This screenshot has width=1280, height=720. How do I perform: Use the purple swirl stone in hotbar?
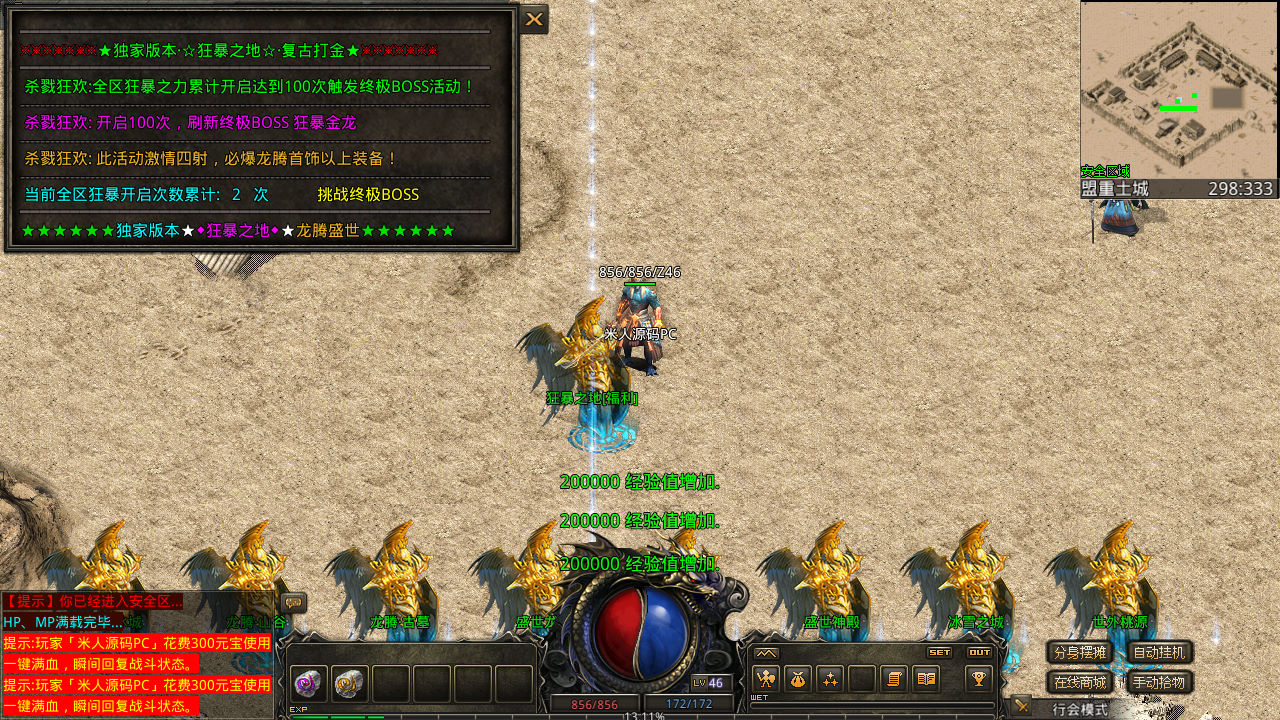pos(308,682)
